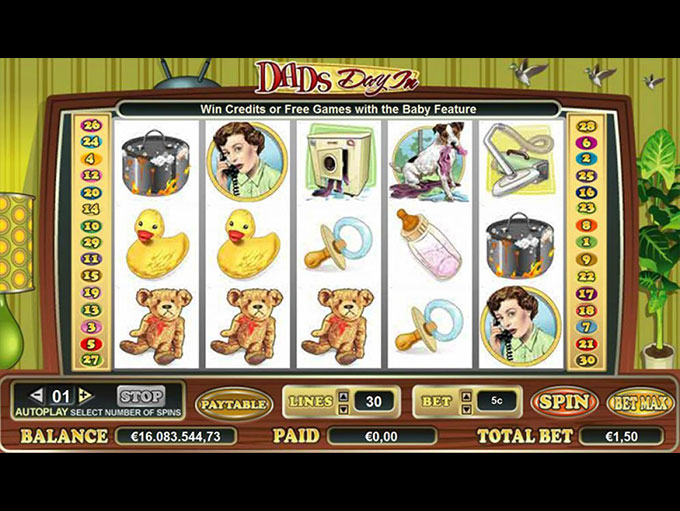Image resolution: width=680 pixels, height=511 pixels.
Task: Increase the autoplay spin count with right arrow
Action: [86, 396]
